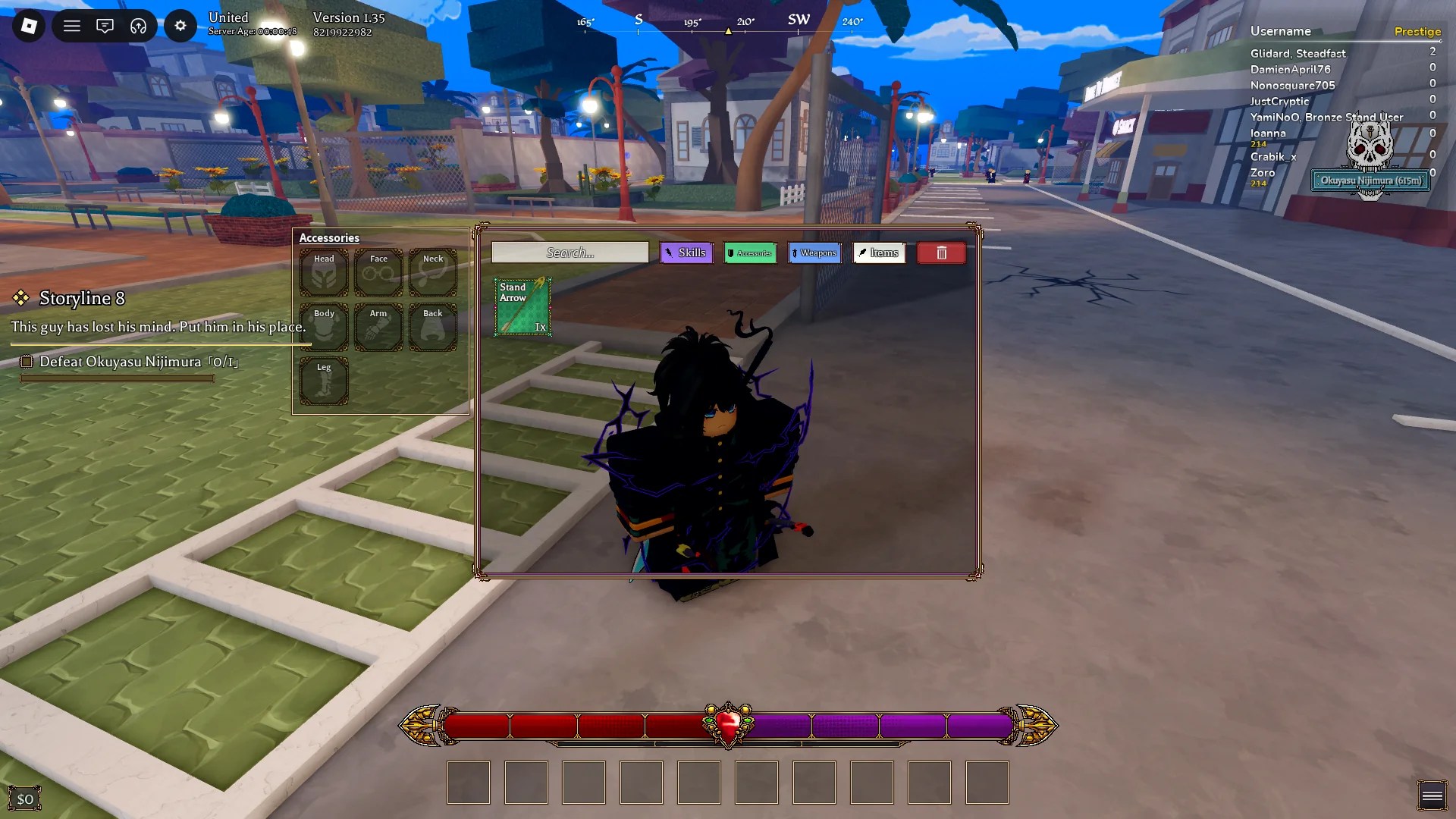Select the Arm accessory slot
The width and height of the screenshot is (1456, 819).
378,327
